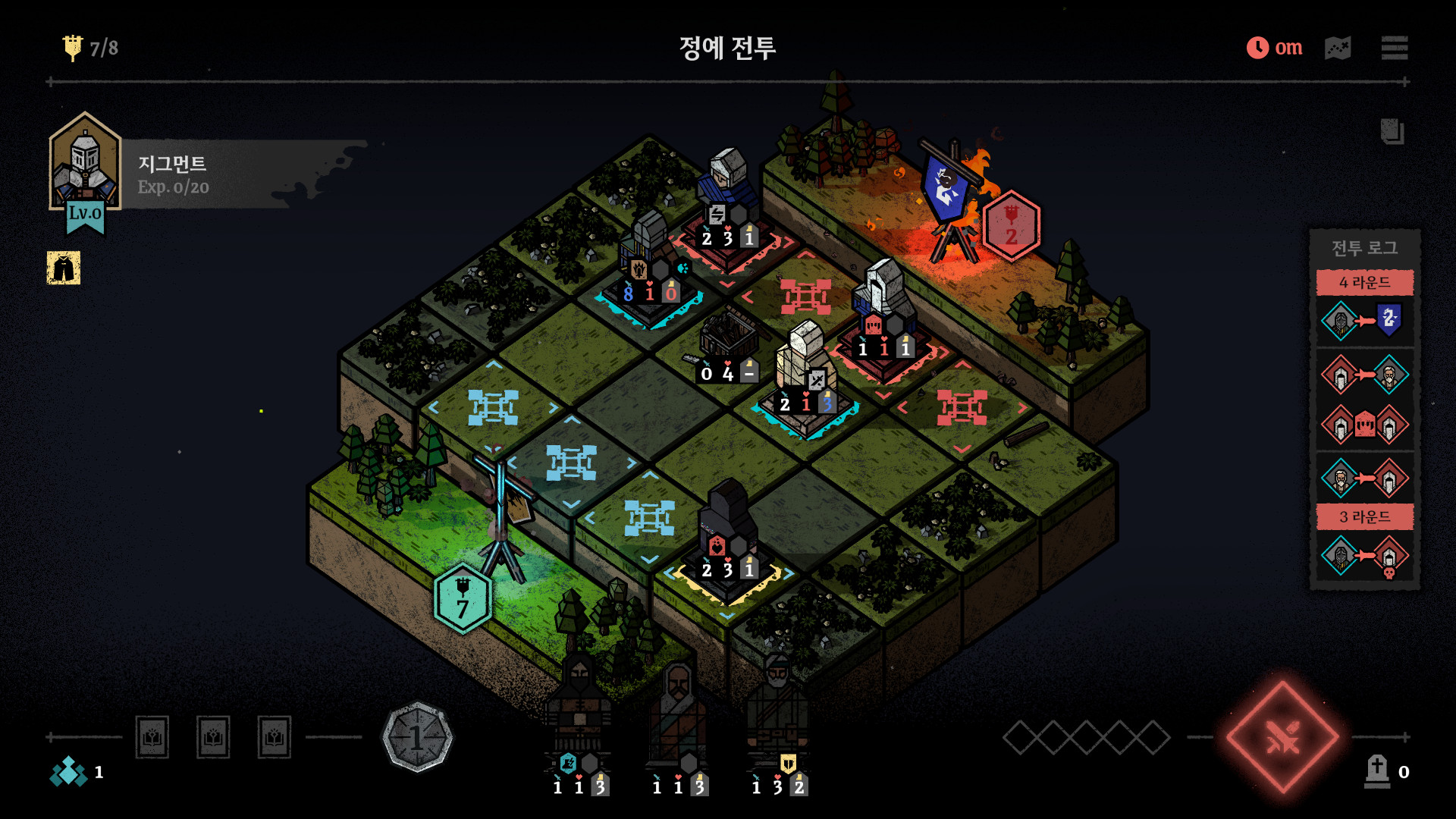1456x819 pixels.
Task: Click the stone dice showing 1
Action: 416,736
